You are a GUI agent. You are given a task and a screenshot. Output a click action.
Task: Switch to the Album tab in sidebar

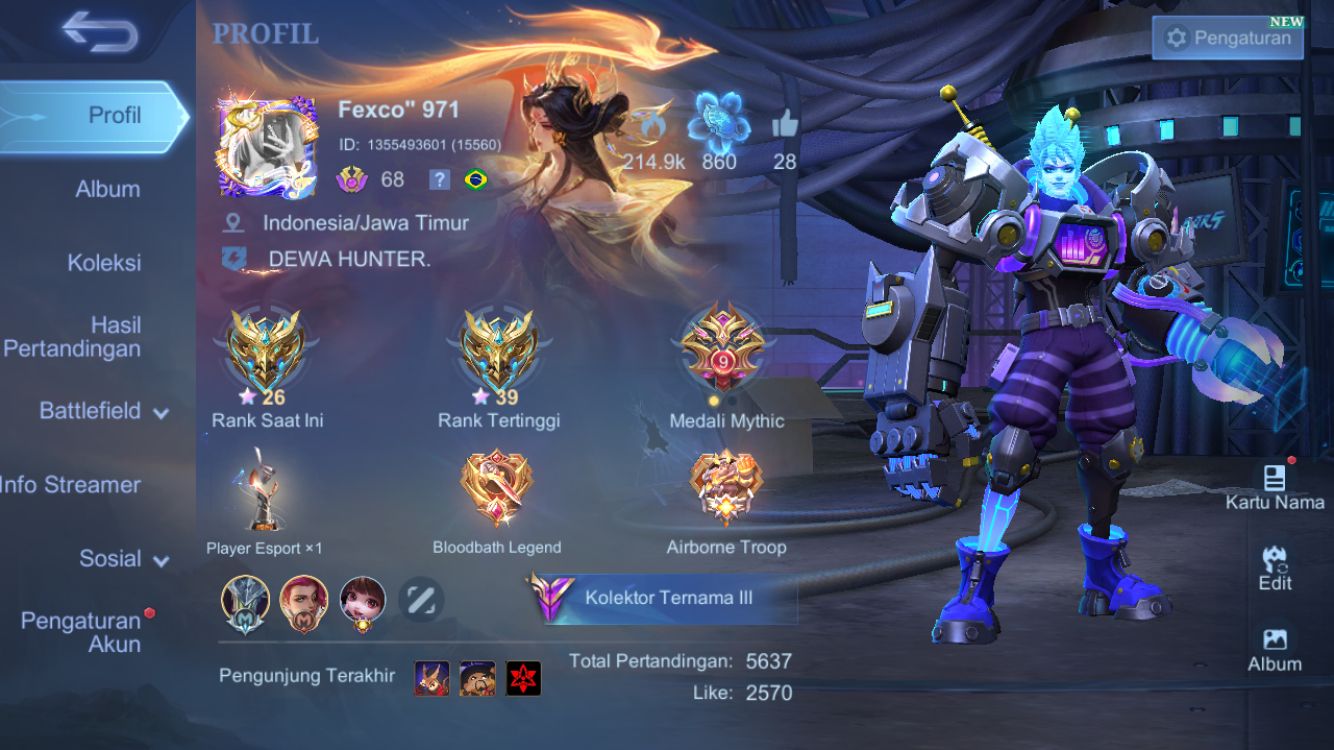(108, 189)
